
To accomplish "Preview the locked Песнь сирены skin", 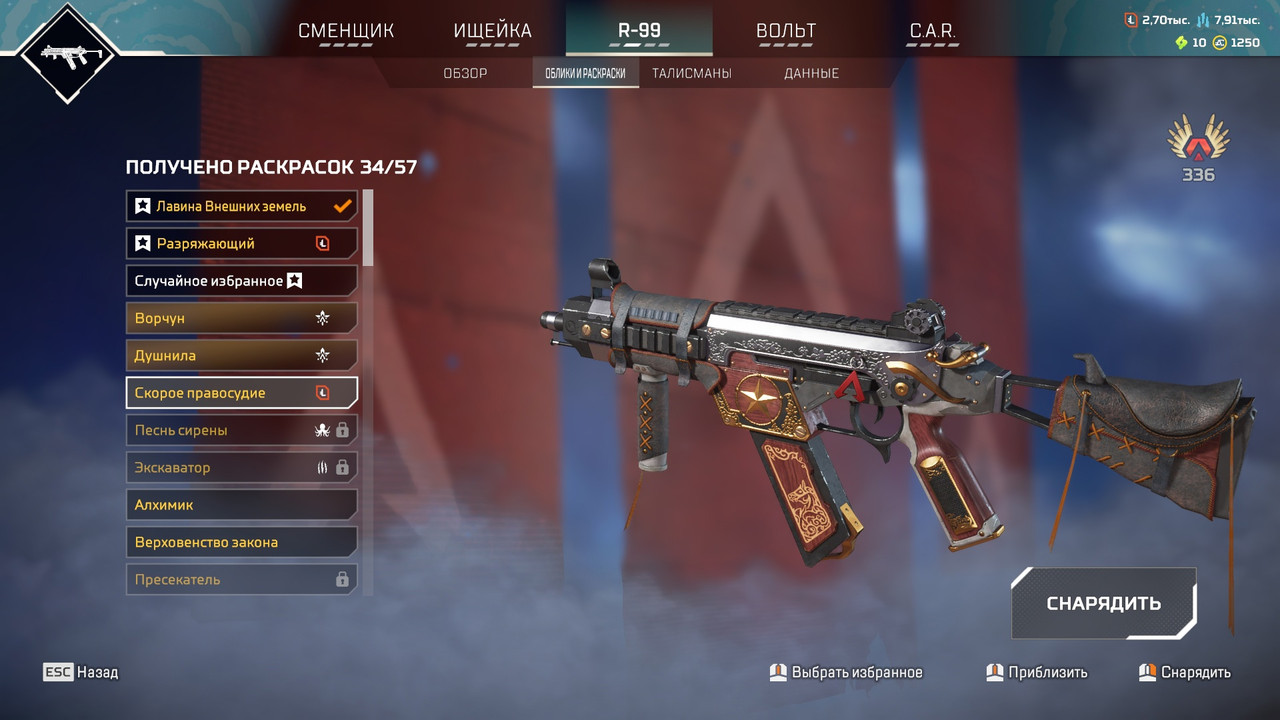I will 242,430.
